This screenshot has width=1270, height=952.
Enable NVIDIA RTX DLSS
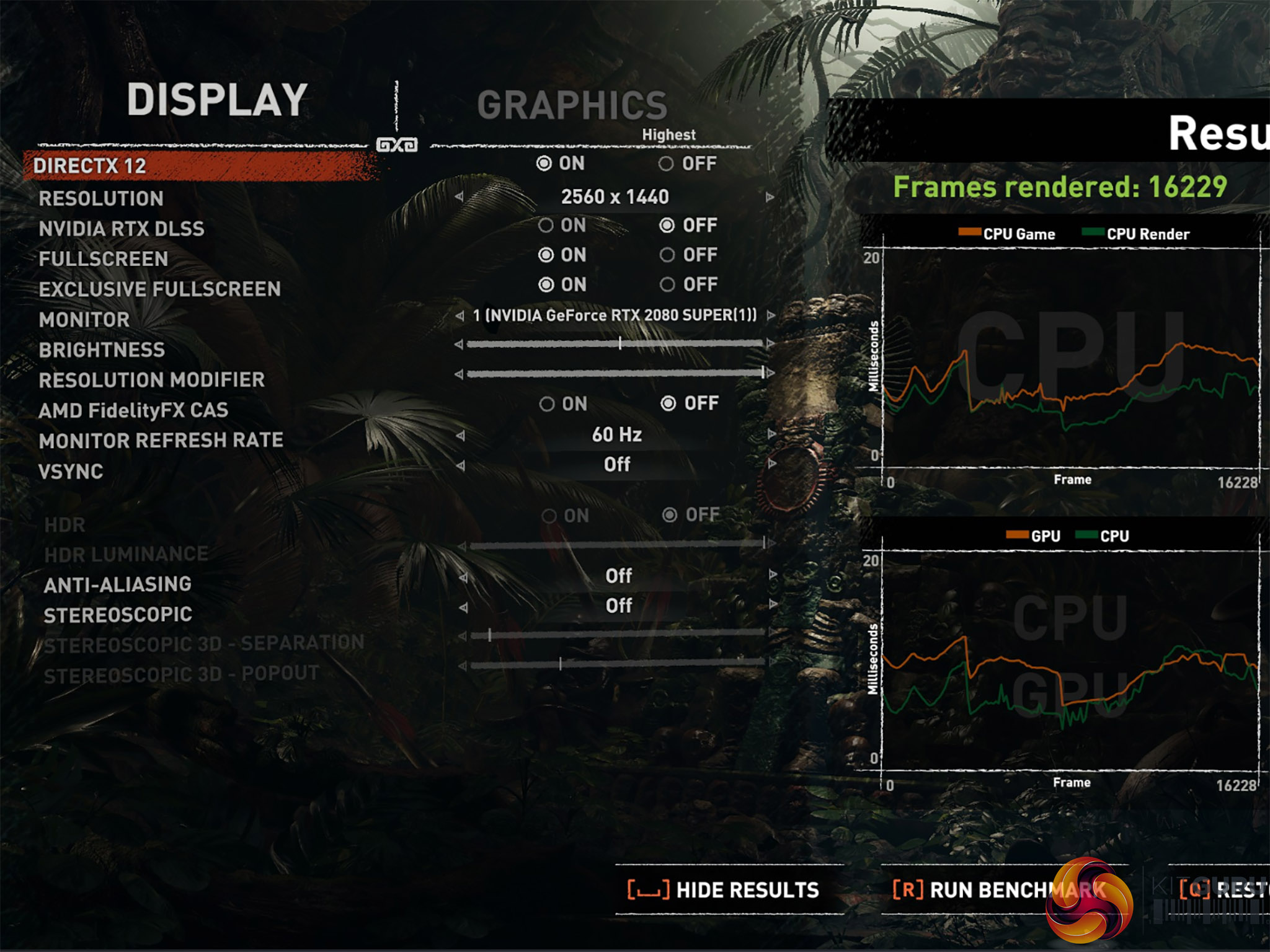(x=546, y=226)
